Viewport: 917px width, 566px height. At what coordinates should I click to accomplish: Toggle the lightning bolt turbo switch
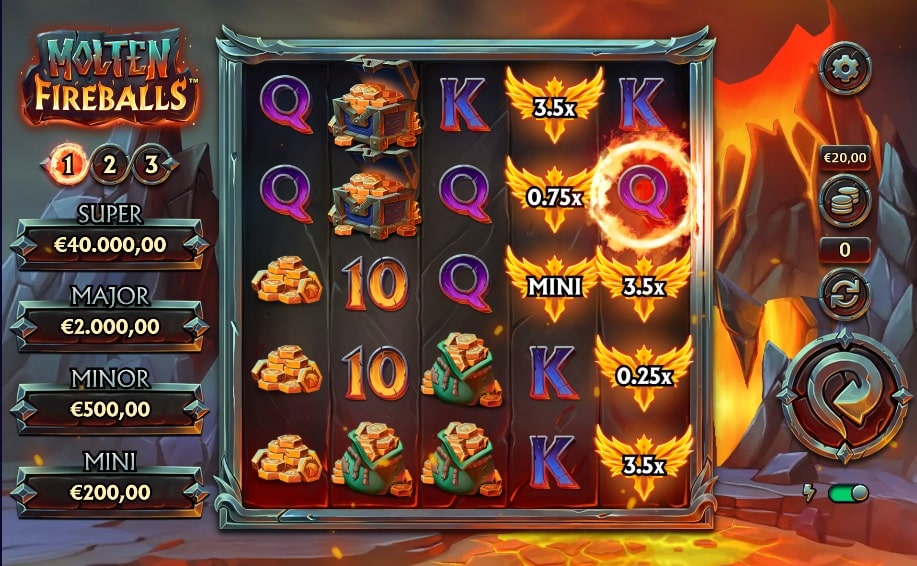845,493
